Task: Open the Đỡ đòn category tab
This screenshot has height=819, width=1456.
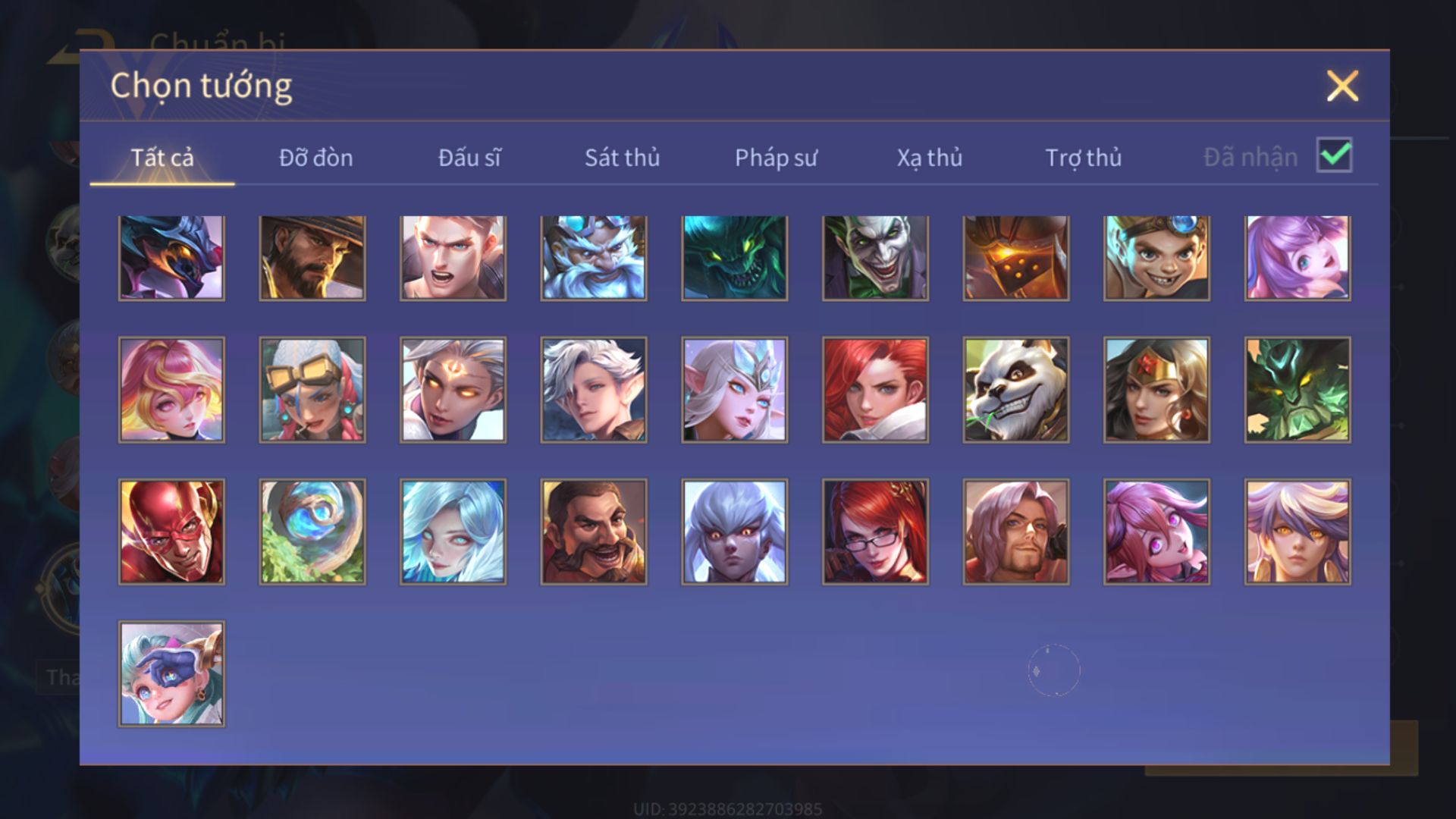Action: (315, 158)
